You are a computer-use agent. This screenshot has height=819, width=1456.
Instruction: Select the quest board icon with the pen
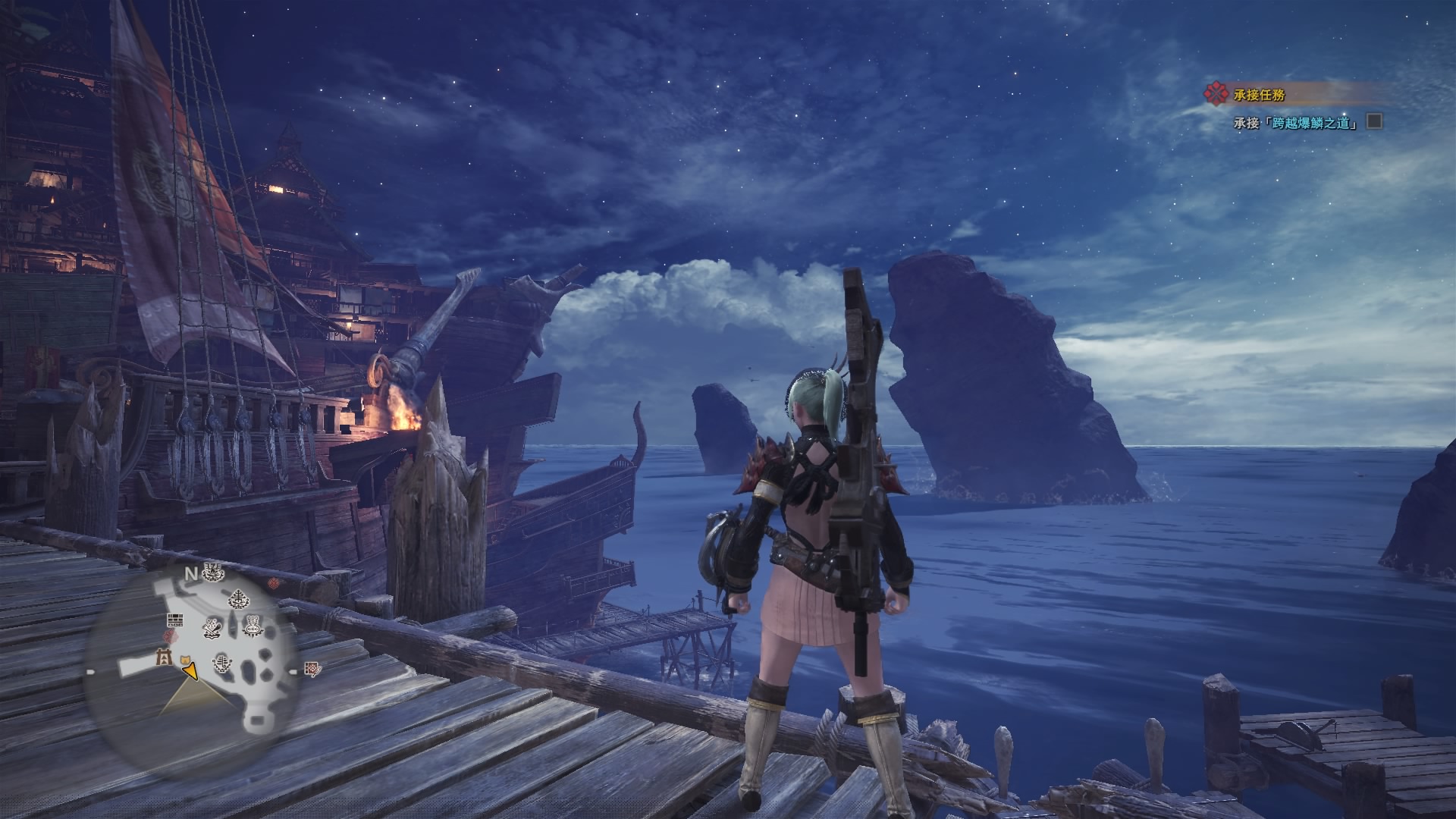[x=312, y=669]
